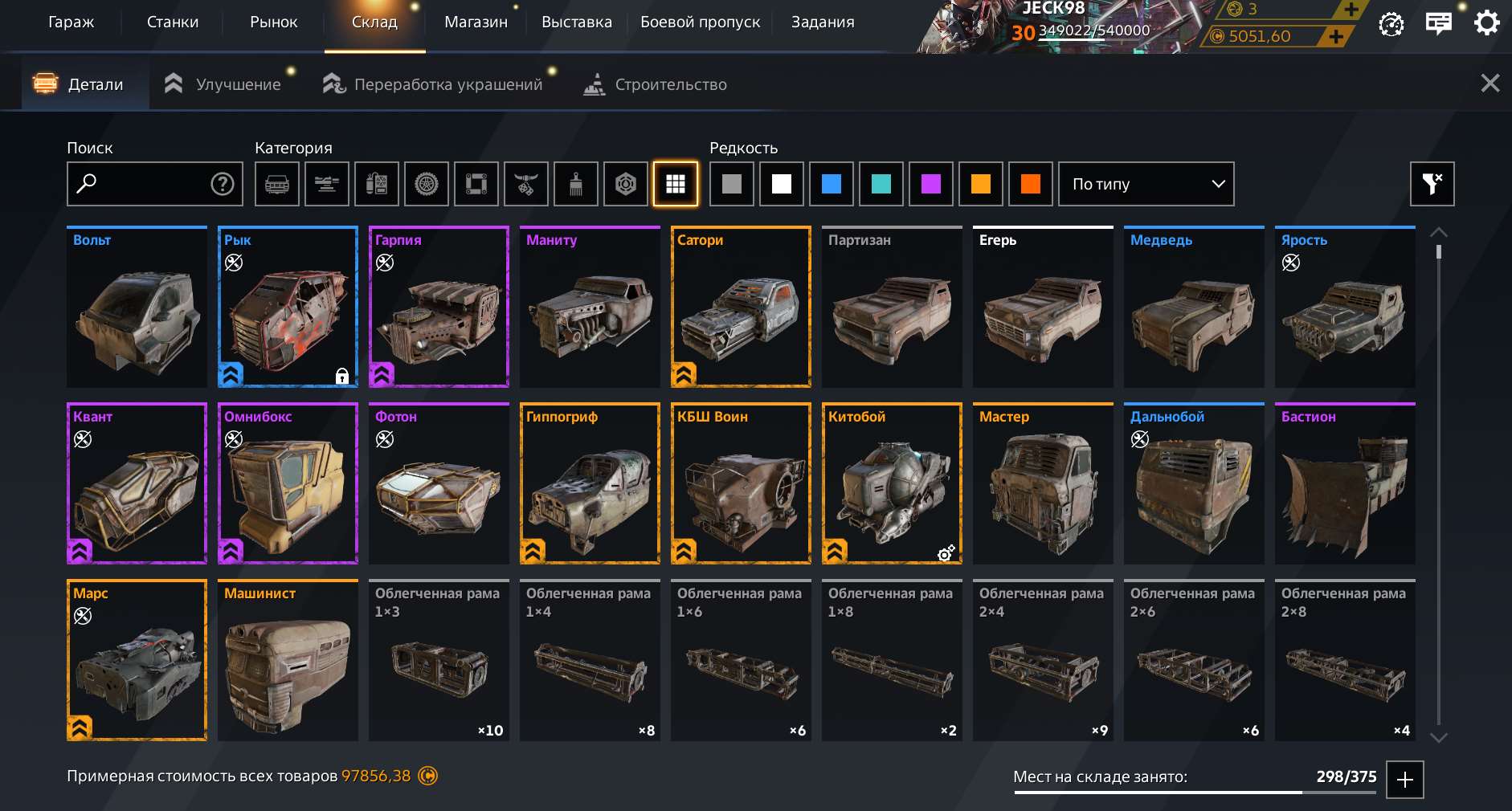
Task: Open the Рынок menu item
Action: click(x=273, y=22)
